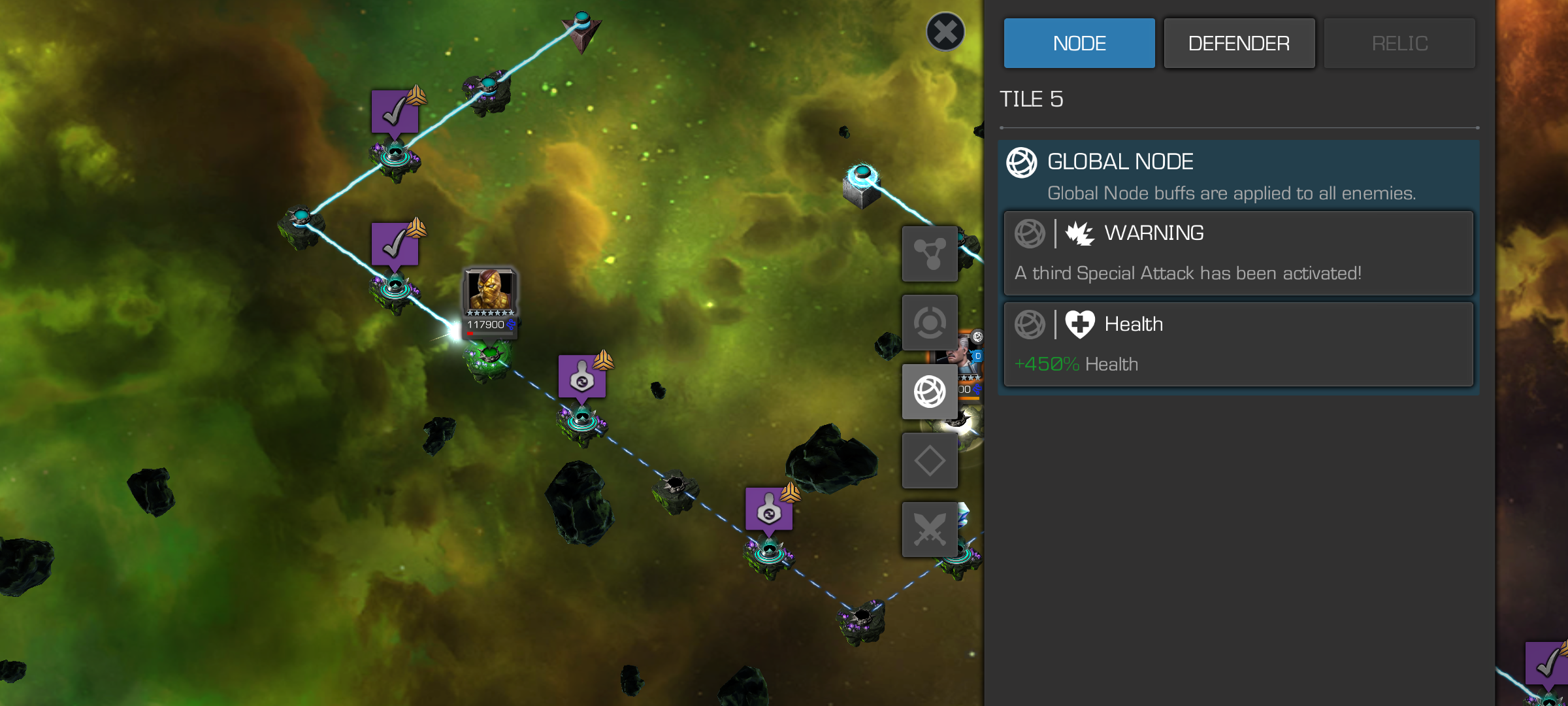Screen dimensions: 1568x706
Task: Close the tile info panel
Action: [x=945, y=31]
